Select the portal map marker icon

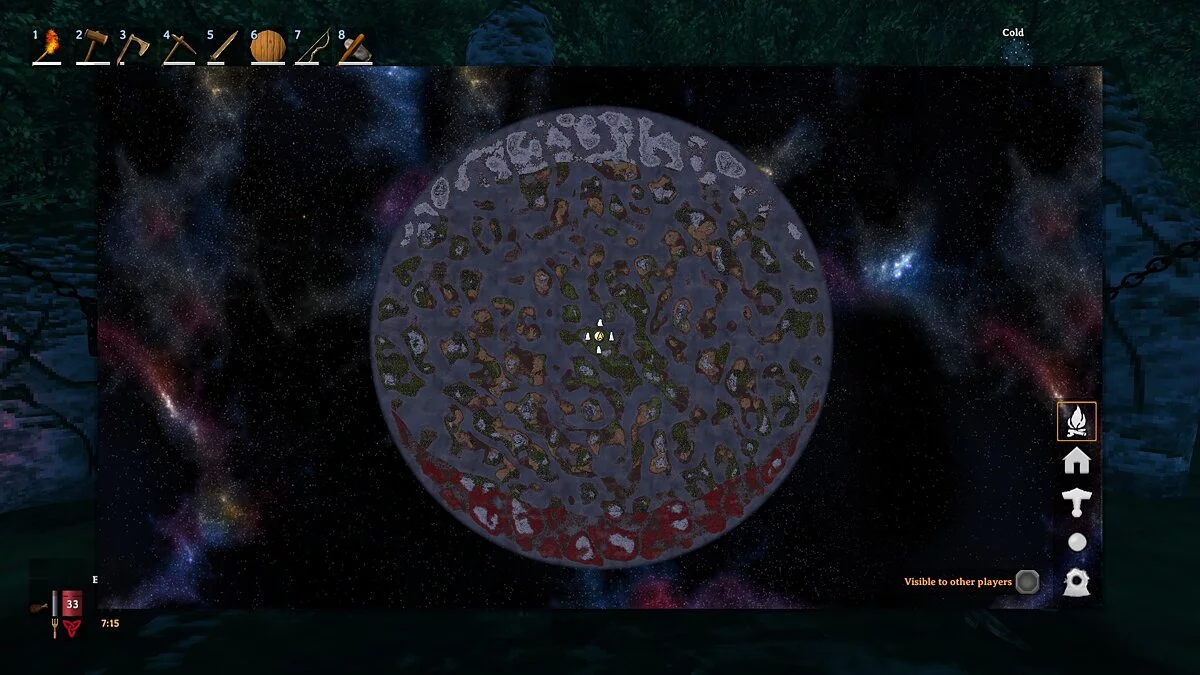pos(1077,582)
